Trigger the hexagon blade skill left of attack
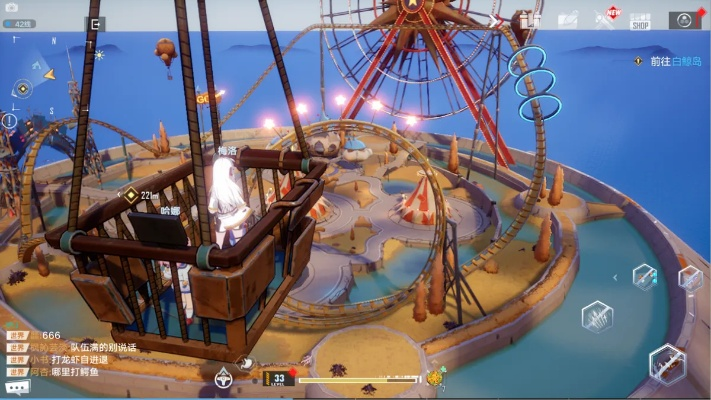Image resolution: width=711 pixels, height=400 pixels. (598, 317)
